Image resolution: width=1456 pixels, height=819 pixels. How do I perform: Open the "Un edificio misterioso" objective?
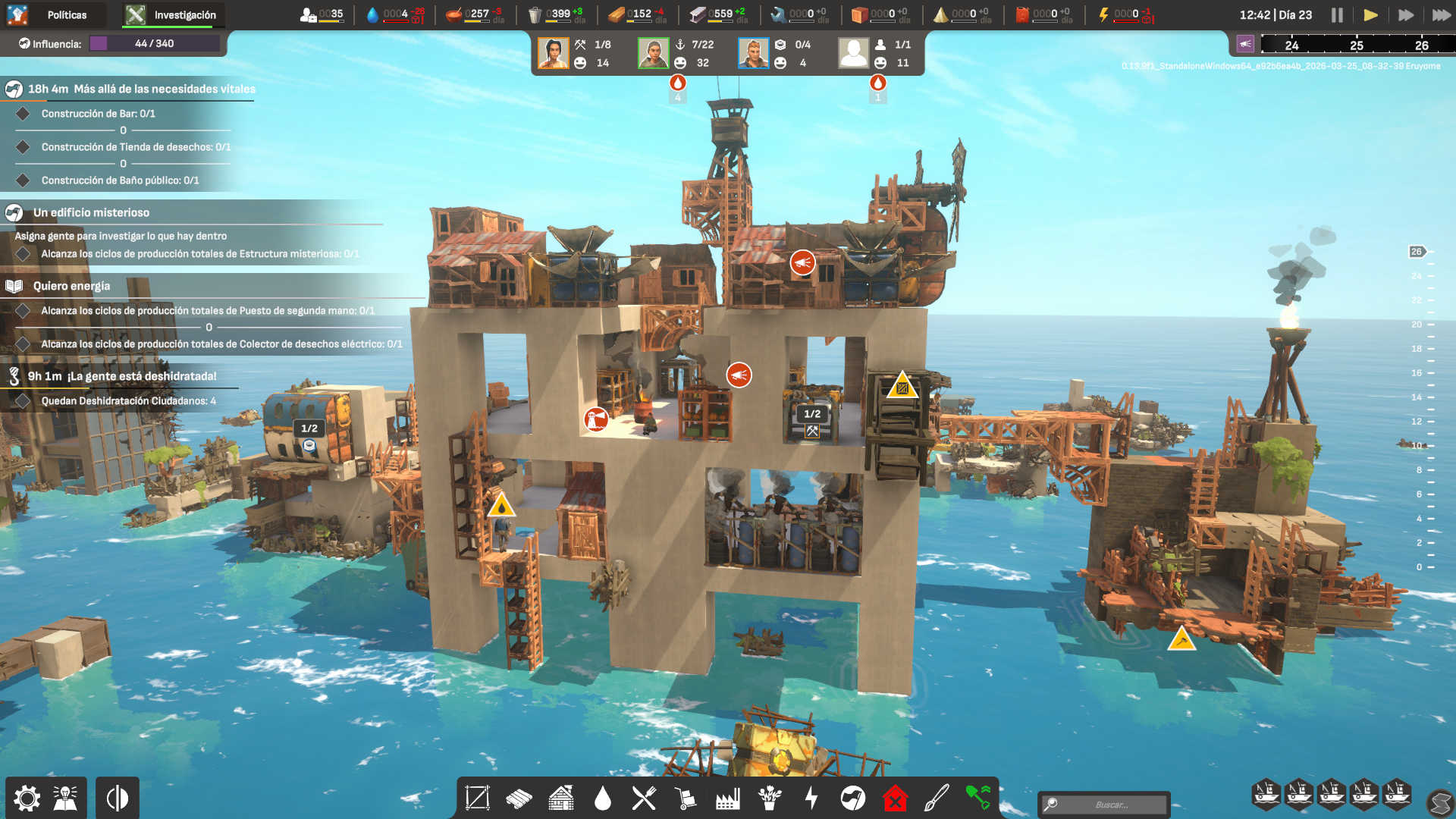91,212
